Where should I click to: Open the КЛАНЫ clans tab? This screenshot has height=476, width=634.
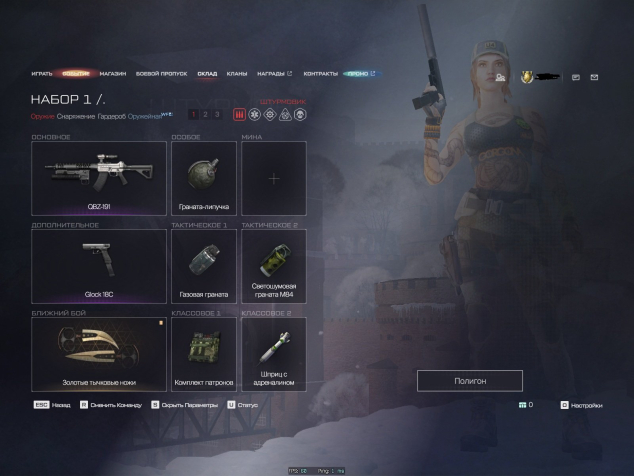[237, 74]
